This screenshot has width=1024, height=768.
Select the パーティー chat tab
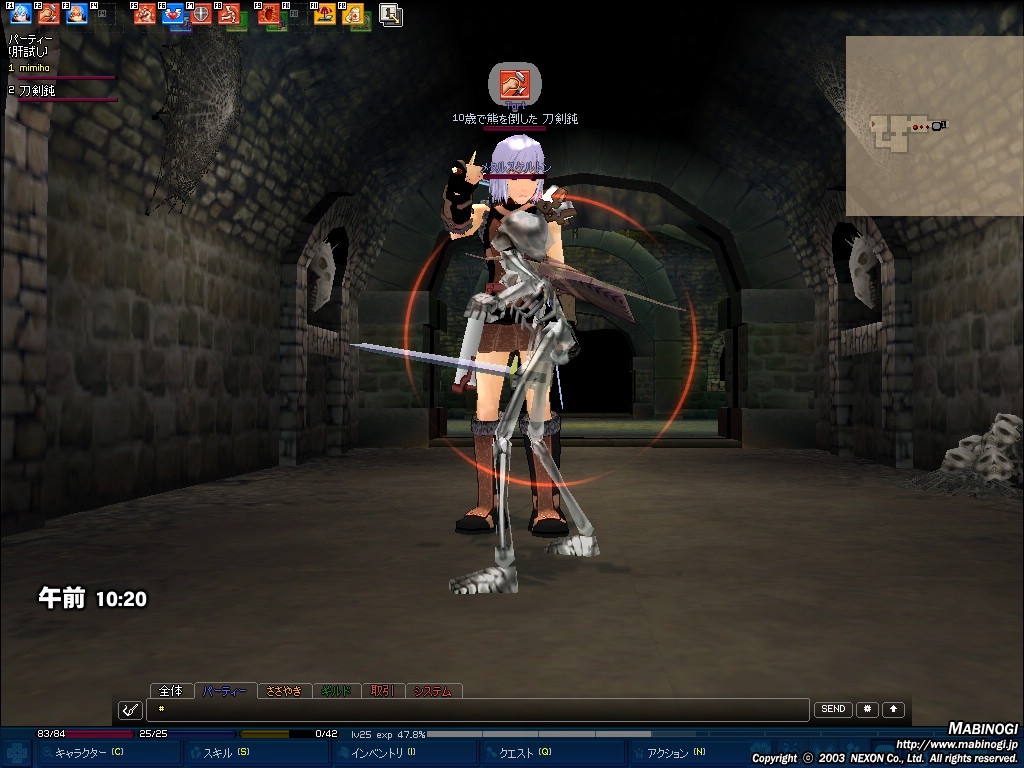click(224, 690)
